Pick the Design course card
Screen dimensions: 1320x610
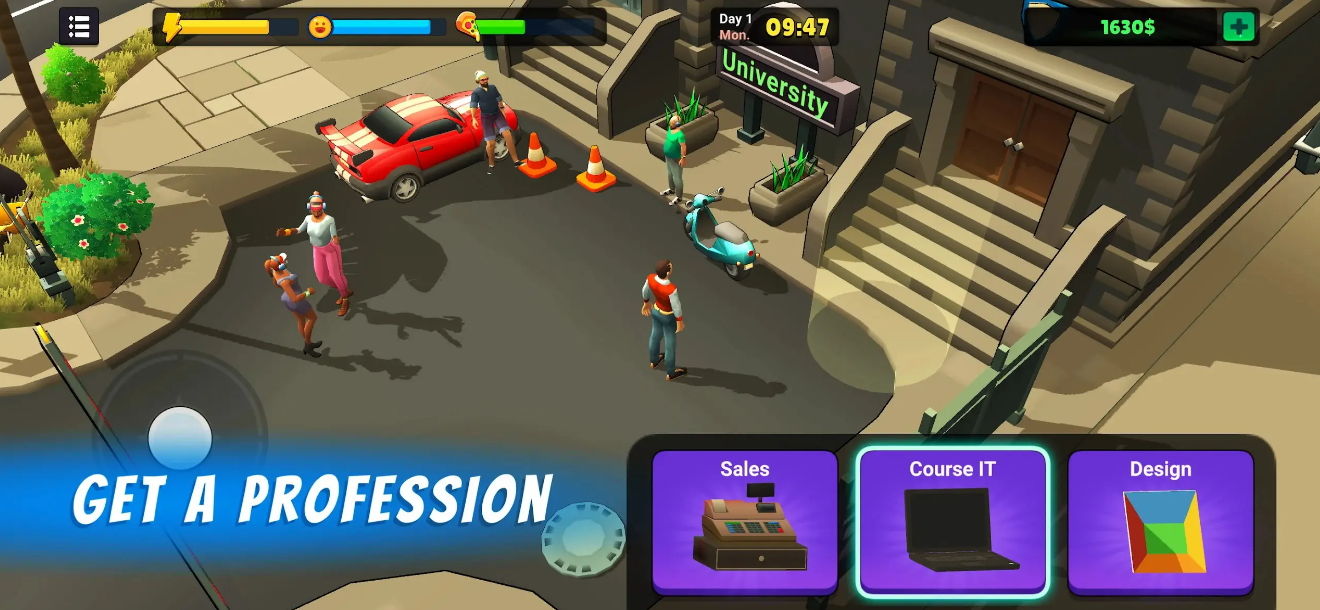click(x=1160, y=520)
